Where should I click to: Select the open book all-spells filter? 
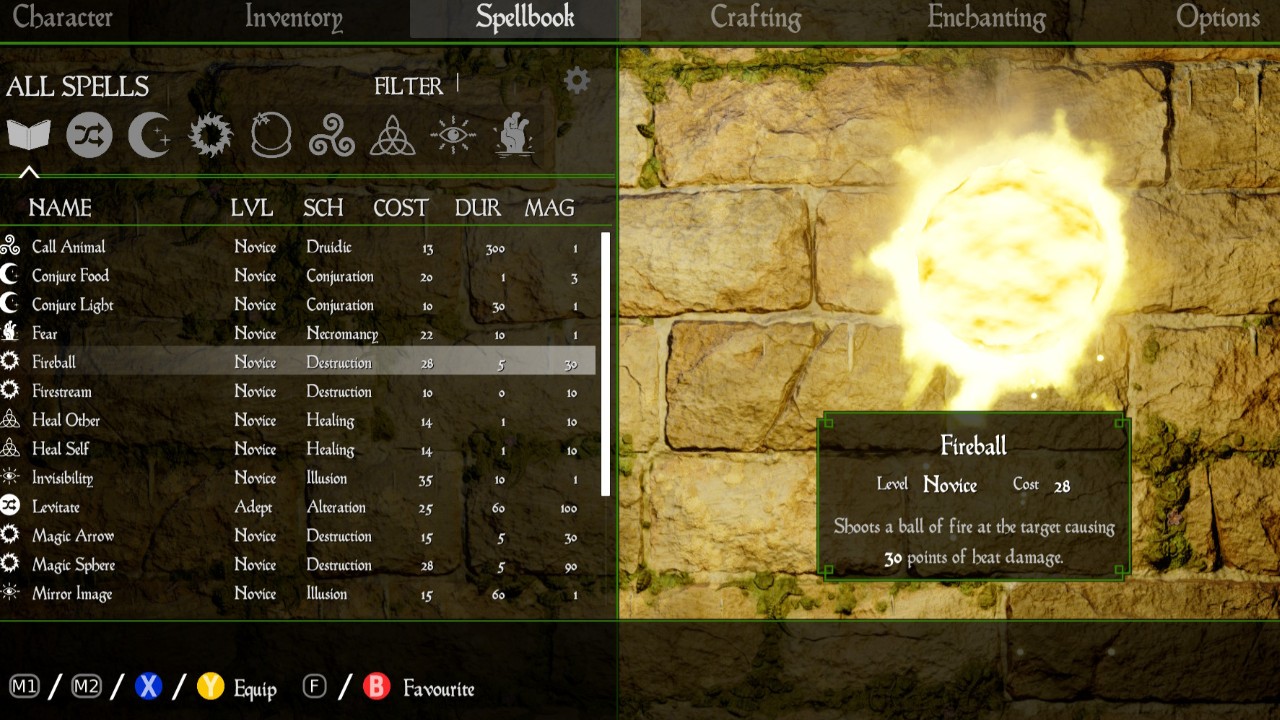(28, 135)
